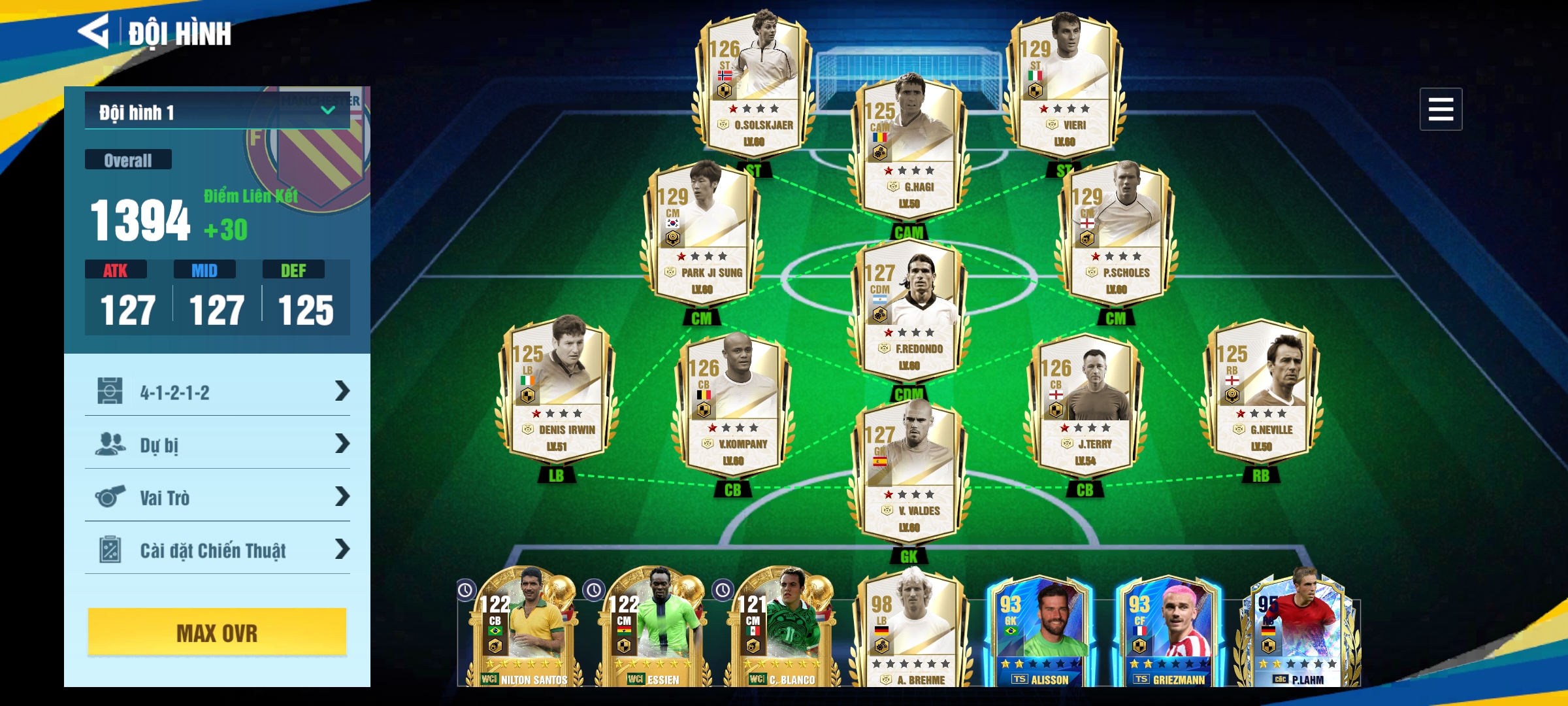
Task: Choose the G.Neville right-back card
Action: pyautogui.click(x=1261, y=389)
